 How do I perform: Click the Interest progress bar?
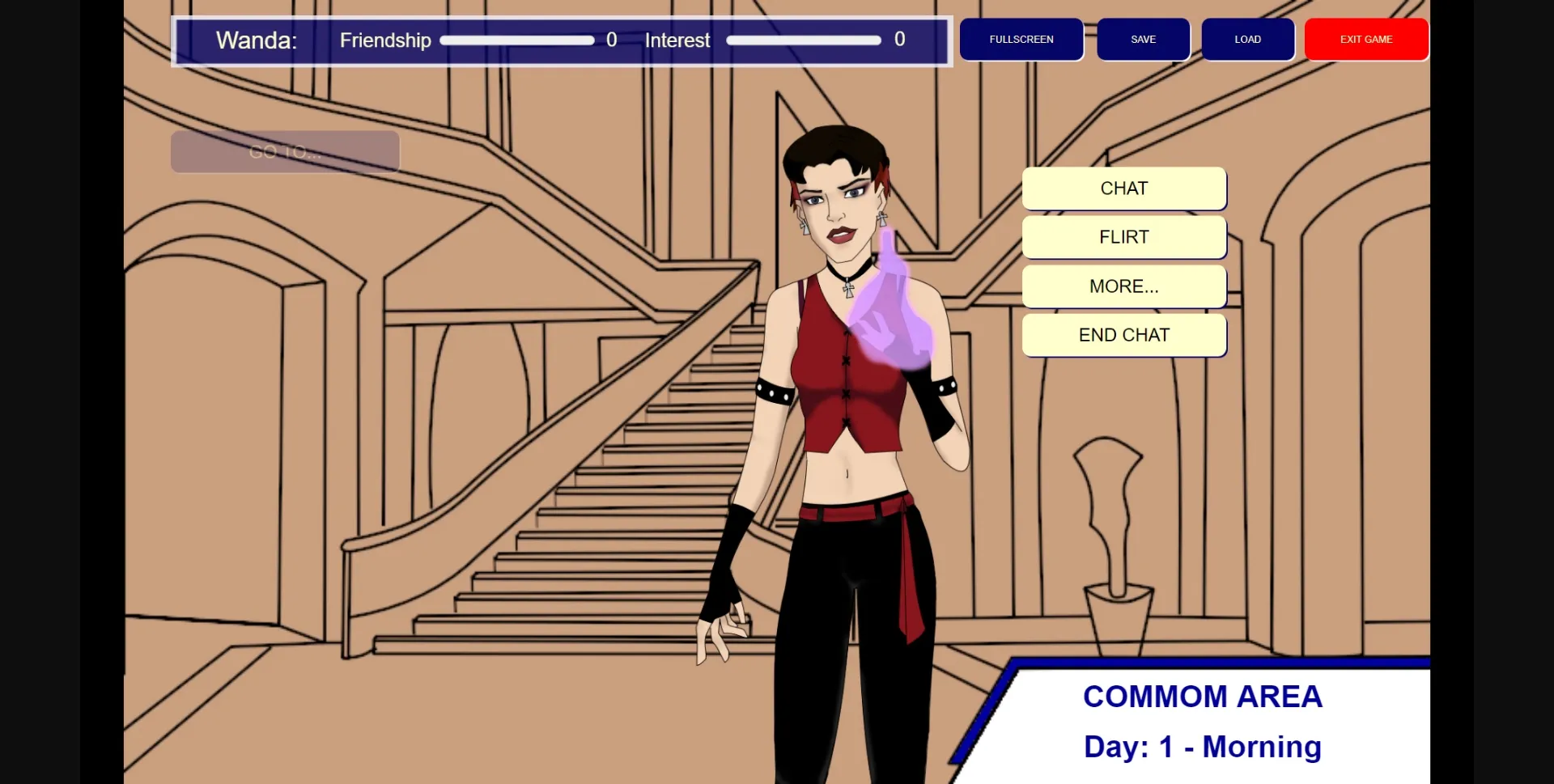tap(804, 39)
